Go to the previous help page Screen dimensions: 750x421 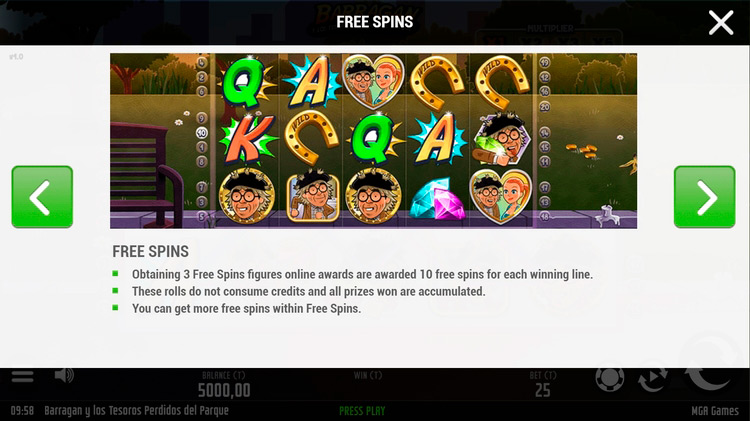point(42,197)
